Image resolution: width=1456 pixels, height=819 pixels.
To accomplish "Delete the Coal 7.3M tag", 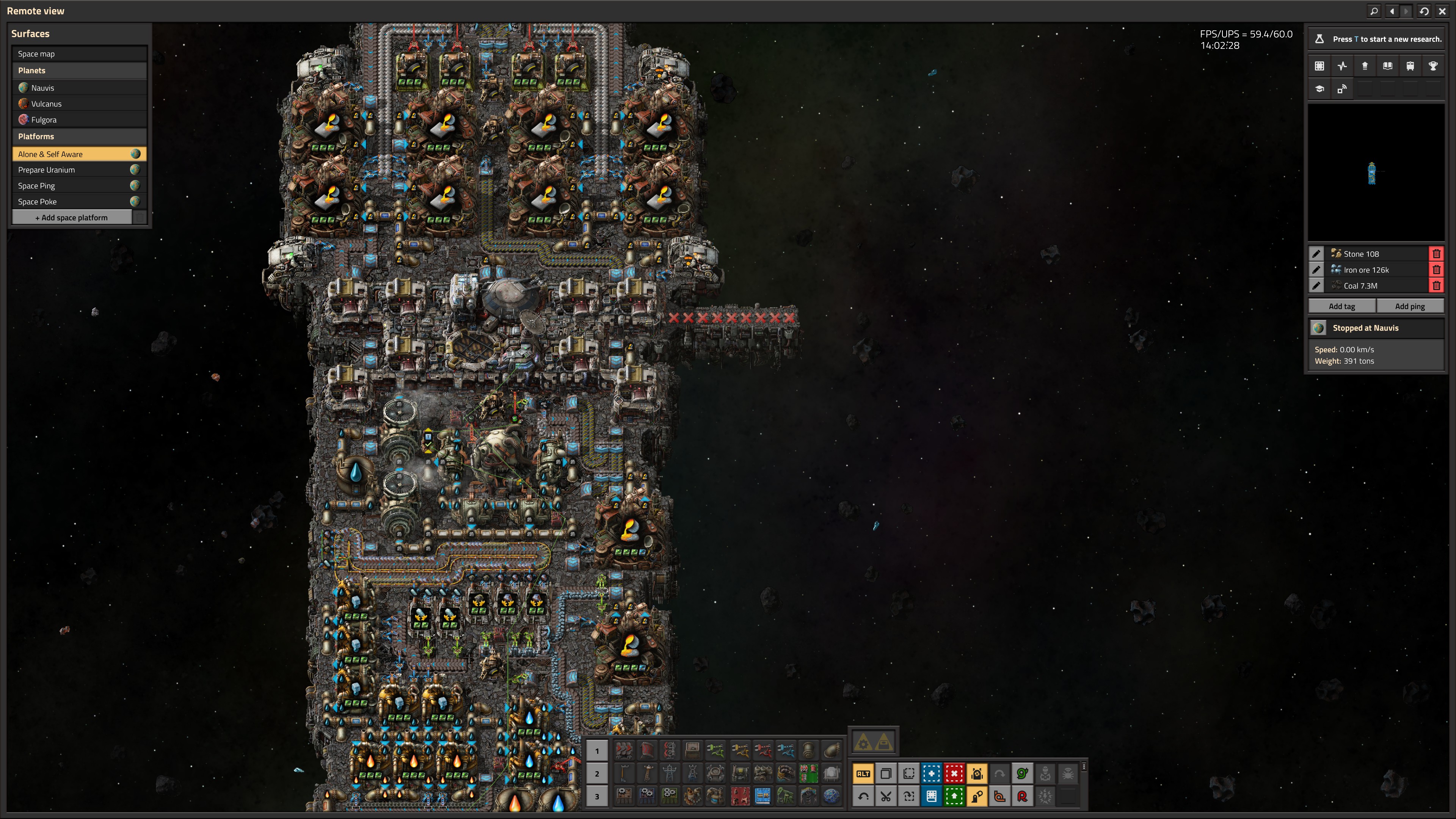I will coord(1436,286).
